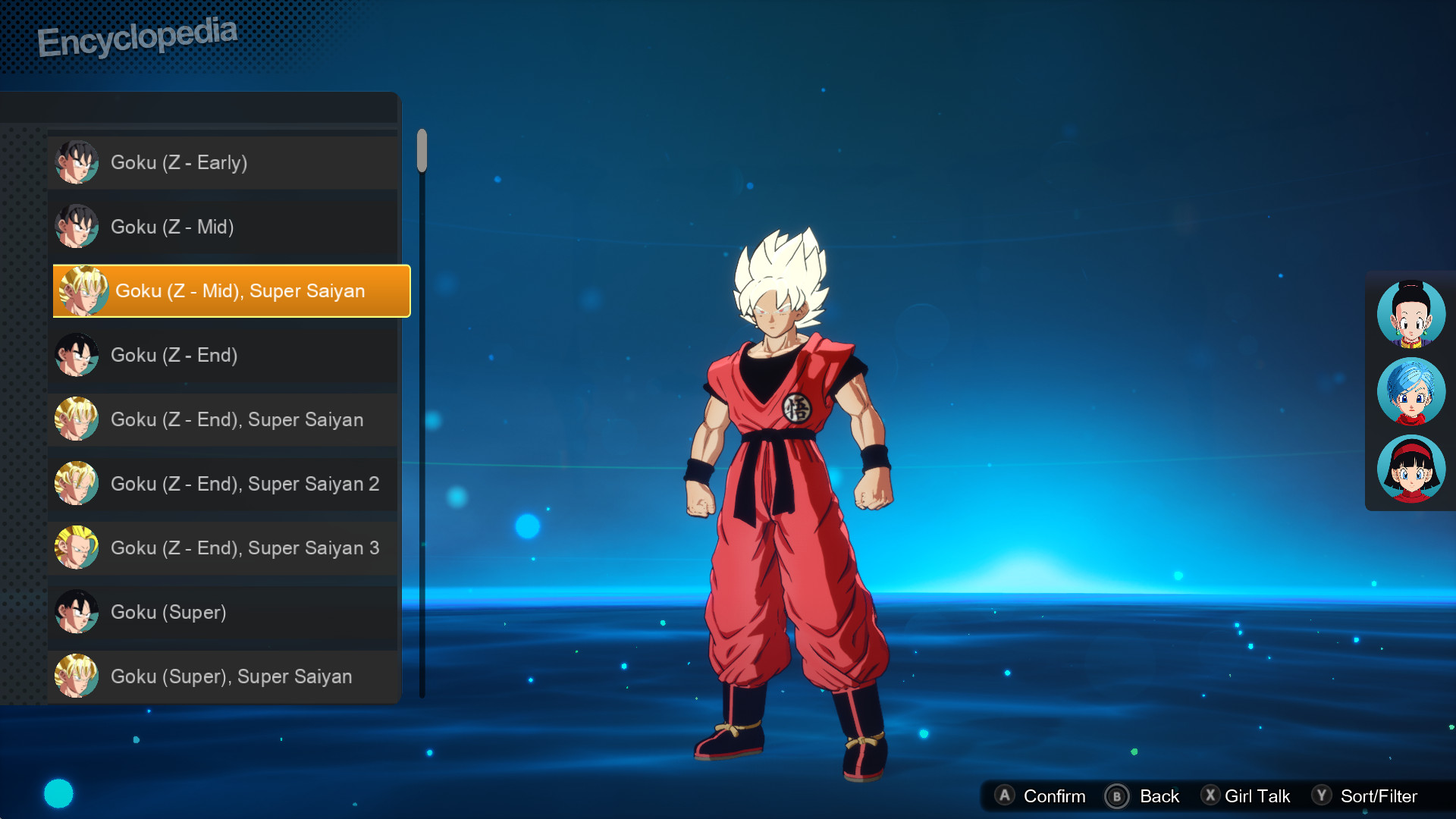
Task: Click the A button icon next to Confirm
Action: click(x=1006, y=796)
